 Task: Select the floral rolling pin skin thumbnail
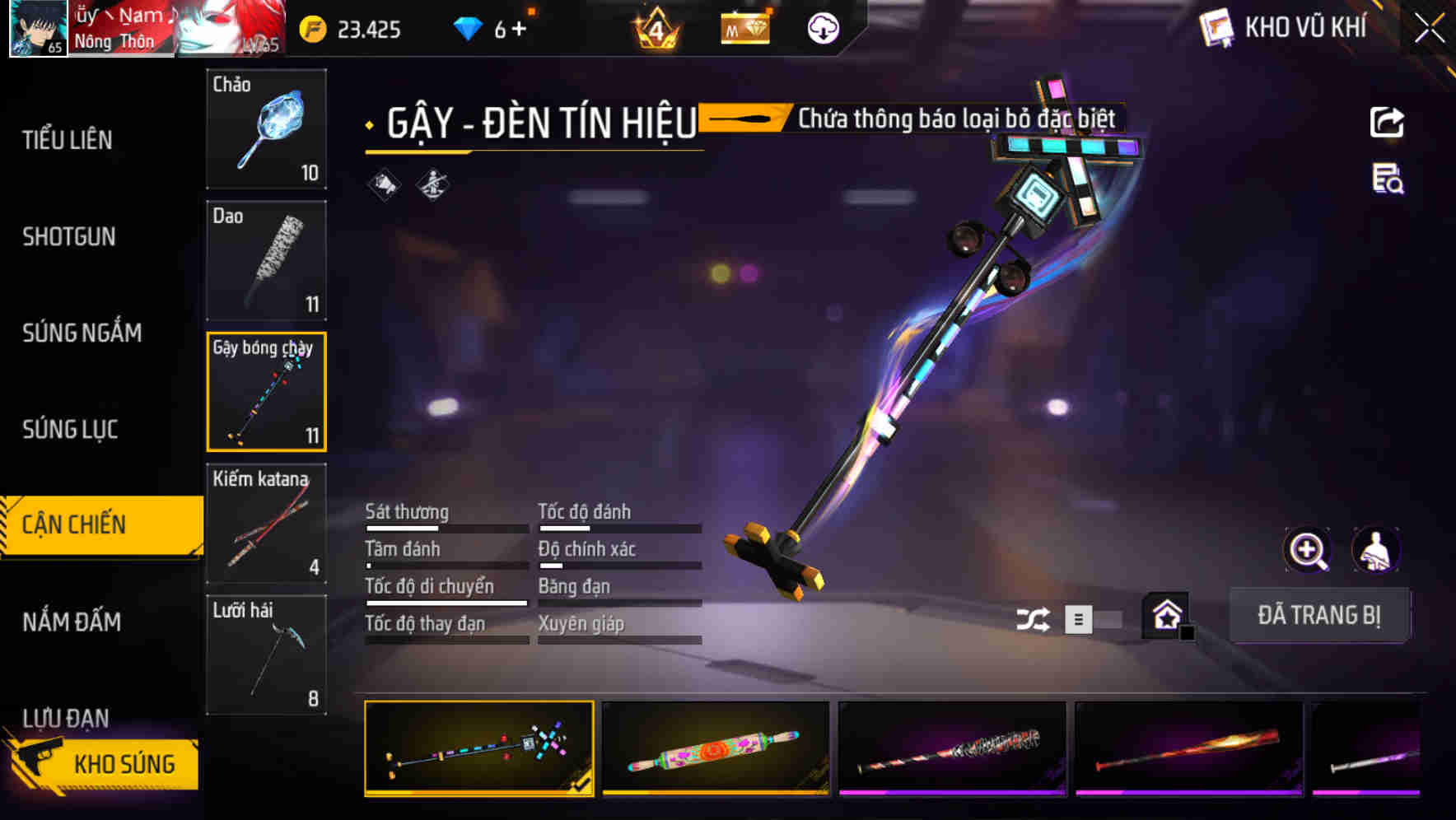click(x=715, y=748)
